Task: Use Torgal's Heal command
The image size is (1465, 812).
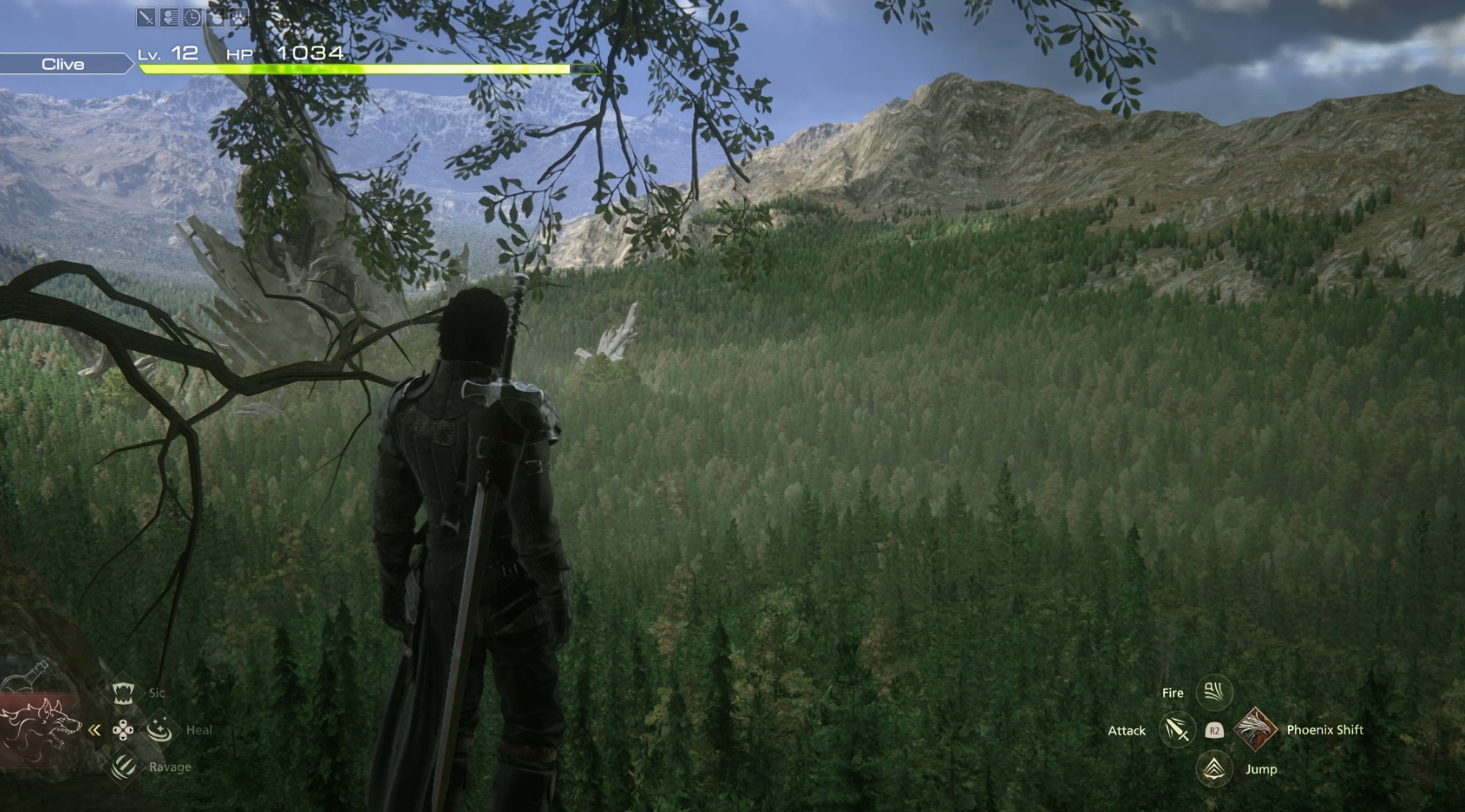Action: [x=159, y=730]
